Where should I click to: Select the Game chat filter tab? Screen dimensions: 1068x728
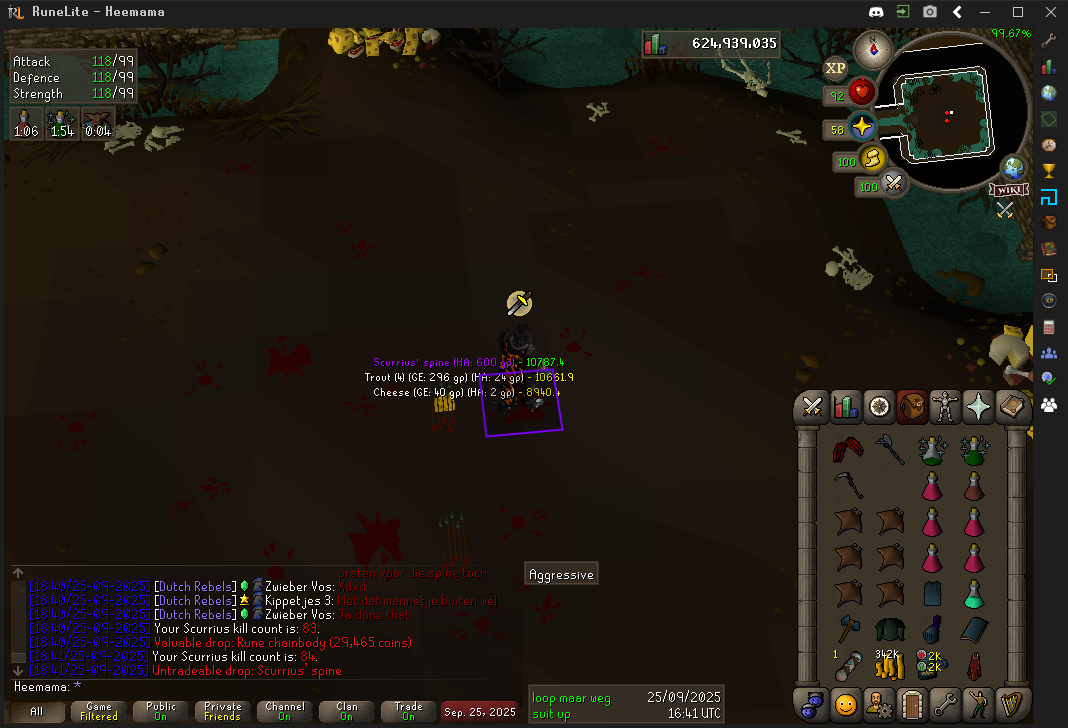tap(98, 711)
